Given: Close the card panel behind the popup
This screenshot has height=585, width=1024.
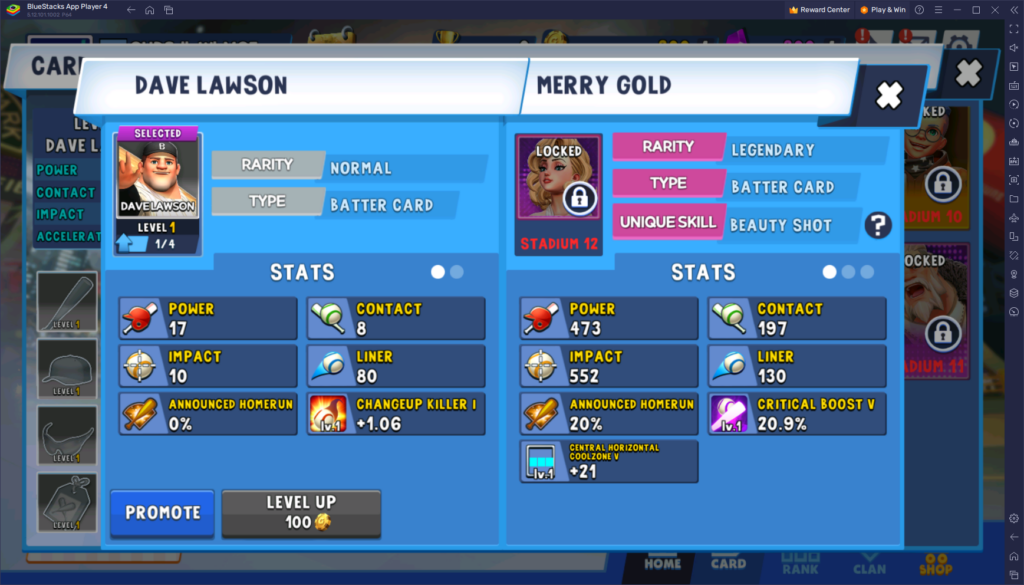Looking at the screenshot, I should click(967, 73).
